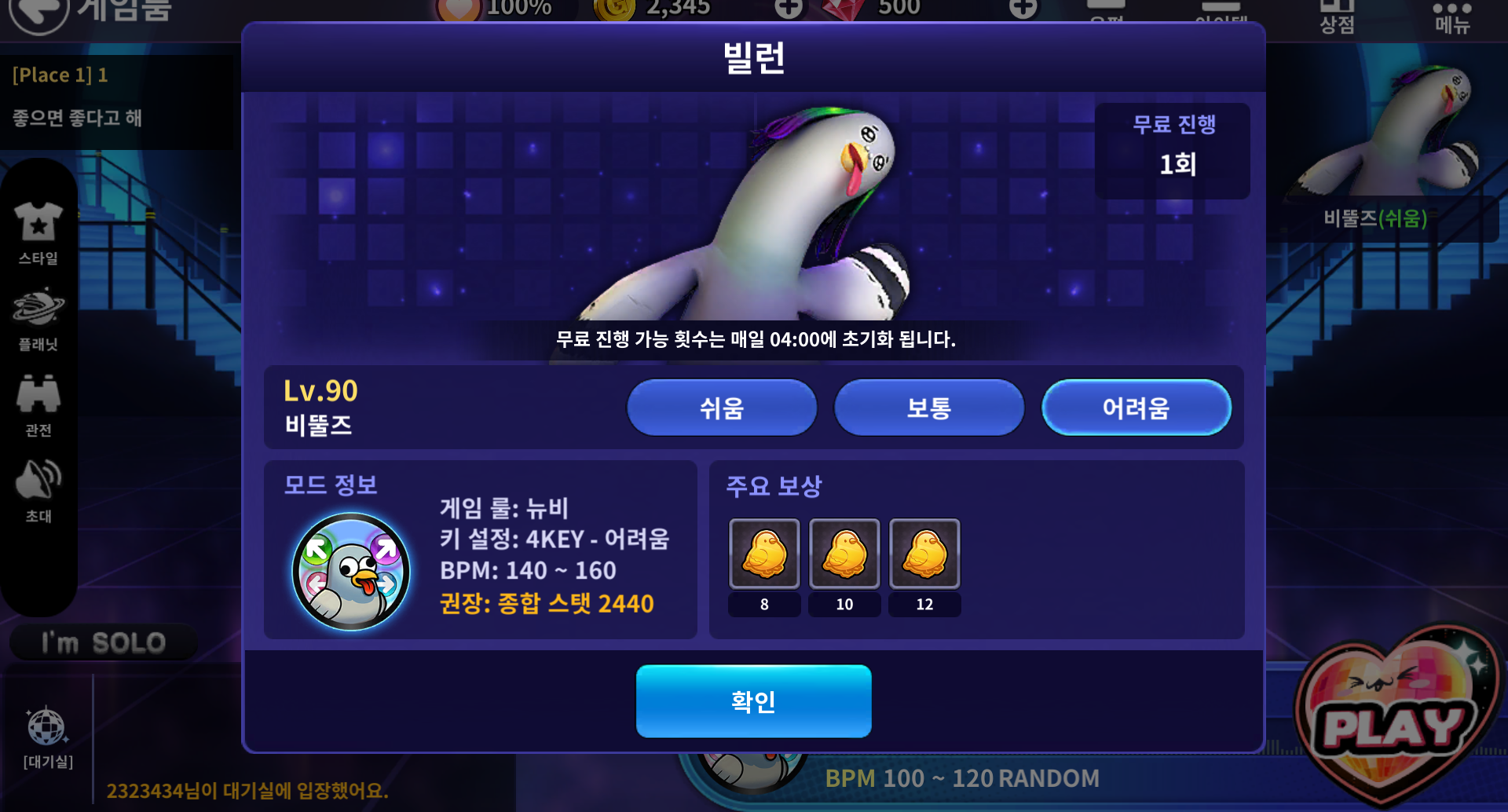The height and width of the screenshot is (812, 1508).
Task: Open the 상점 shop
Action: coord(1337,17)
